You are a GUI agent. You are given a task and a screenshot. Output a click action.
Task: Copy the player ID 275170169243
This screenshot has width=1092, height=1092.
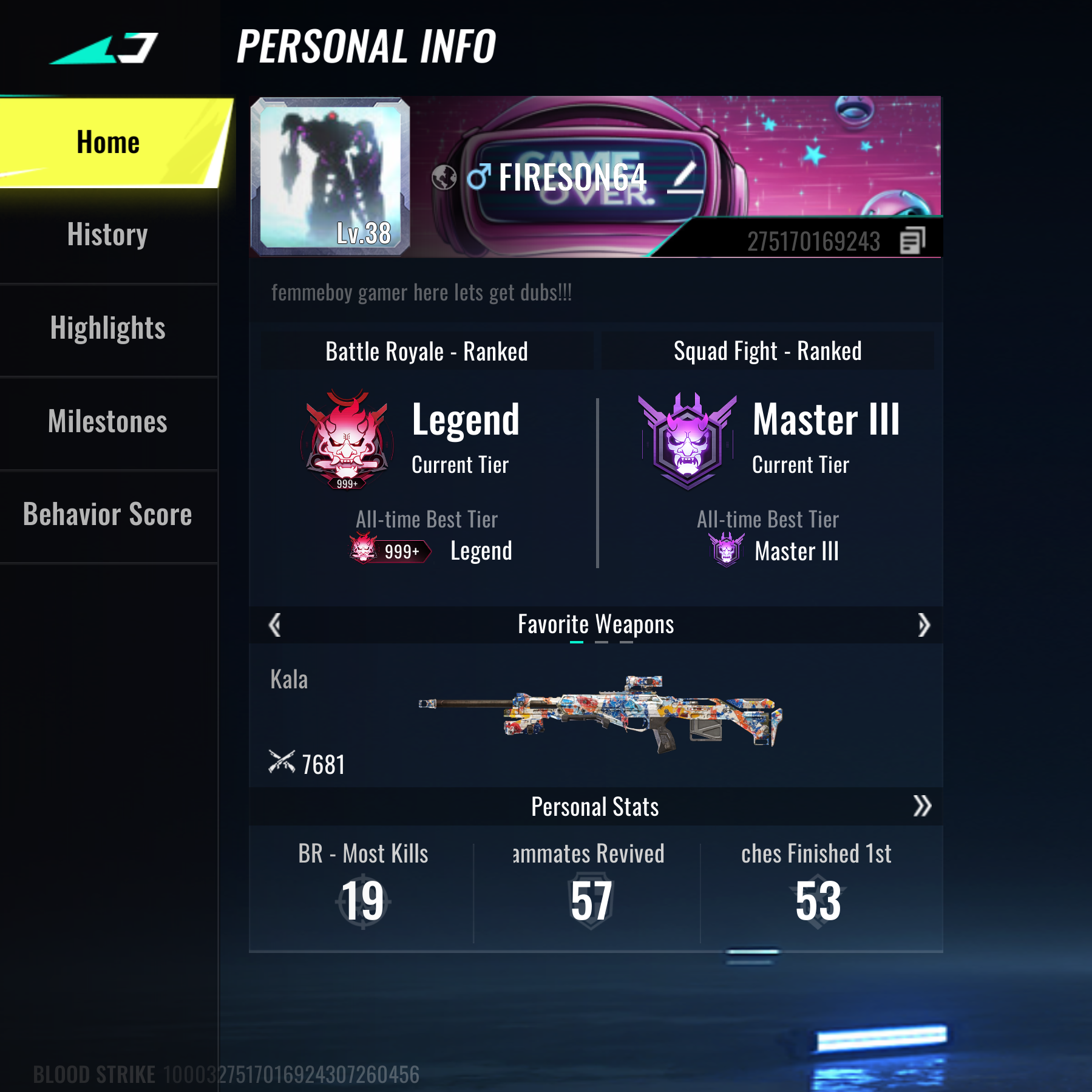(x=912, y=241)
